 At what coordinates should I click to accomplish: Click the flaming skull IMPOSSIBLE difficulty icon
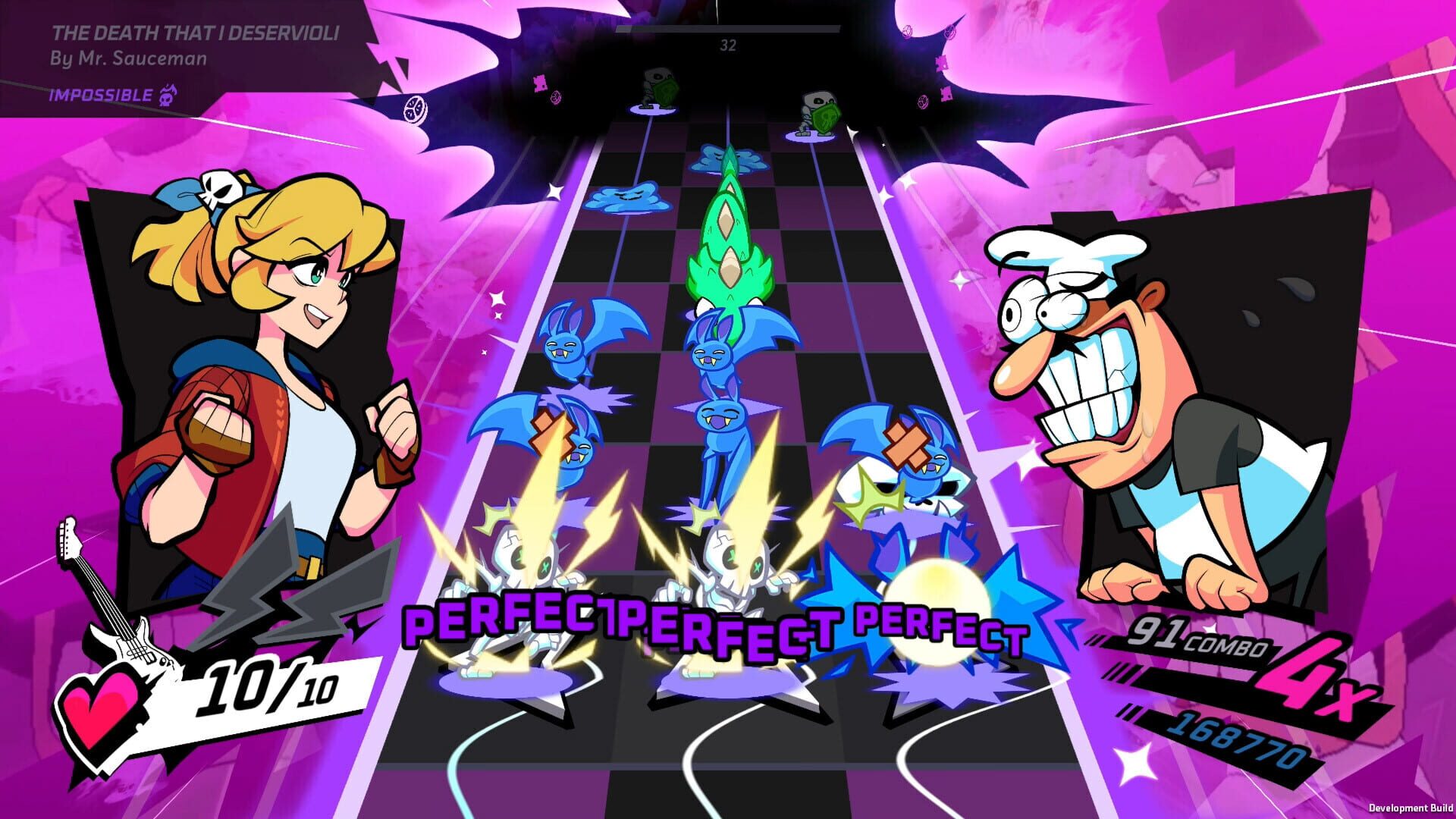click(168, 96)
